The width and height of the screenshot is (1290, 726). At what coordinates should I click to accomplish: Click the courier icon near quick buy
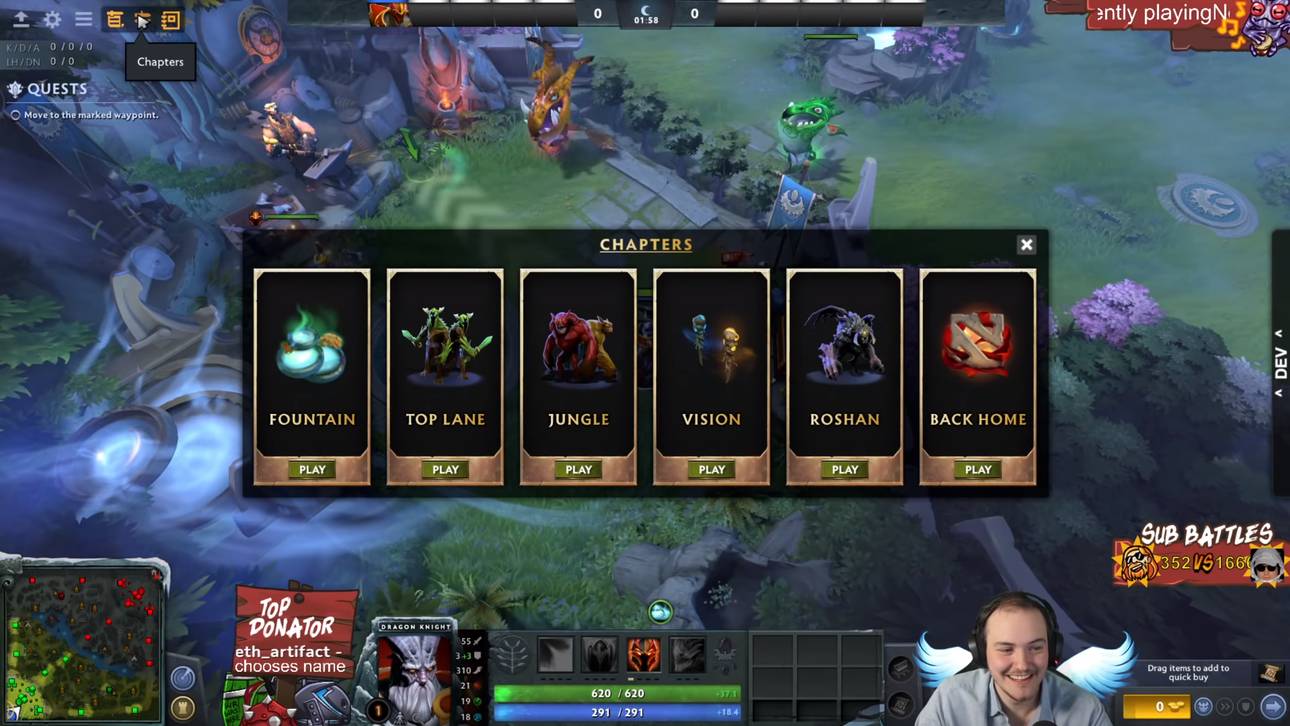(x=1204, y=707)
